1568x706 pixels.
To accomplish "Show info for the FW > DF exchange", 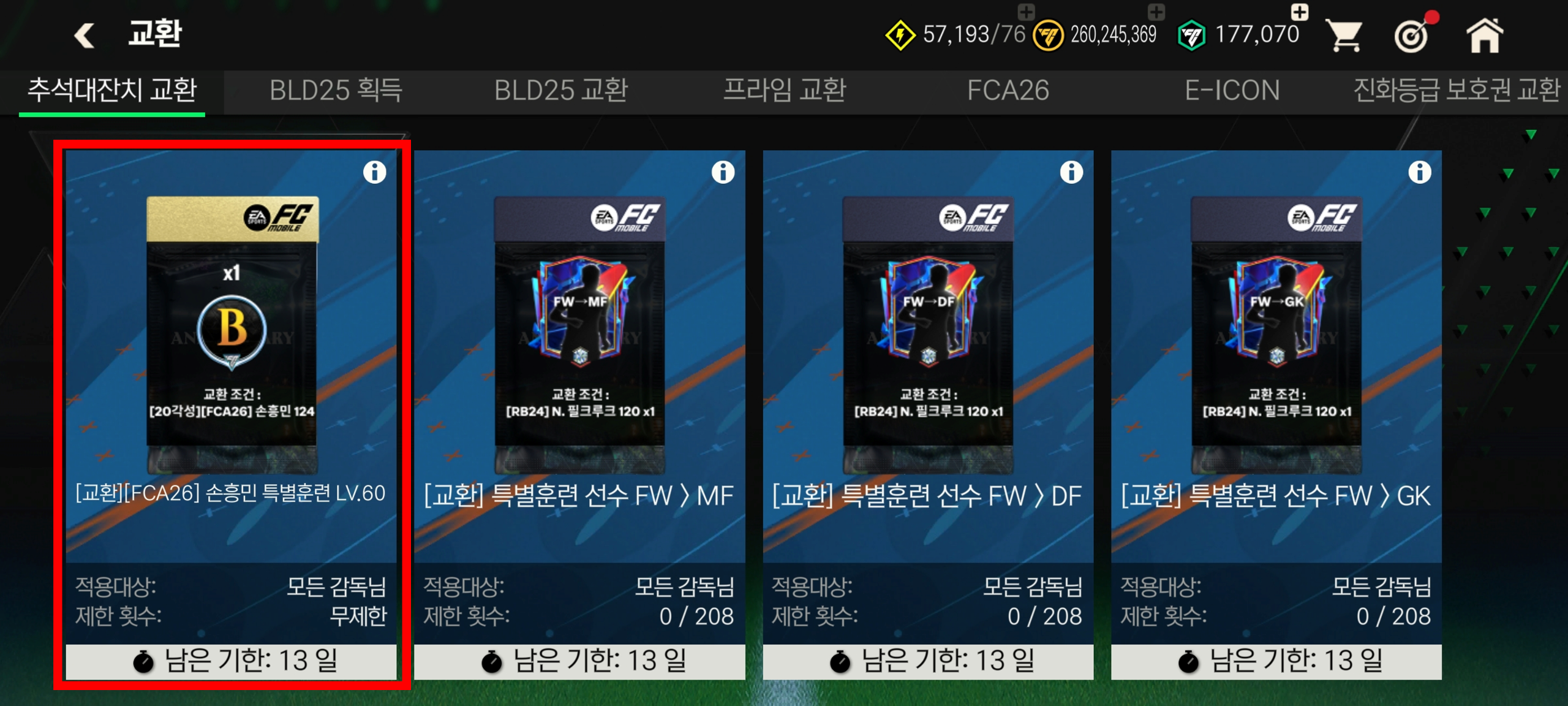I will [x=1071, y=172].
